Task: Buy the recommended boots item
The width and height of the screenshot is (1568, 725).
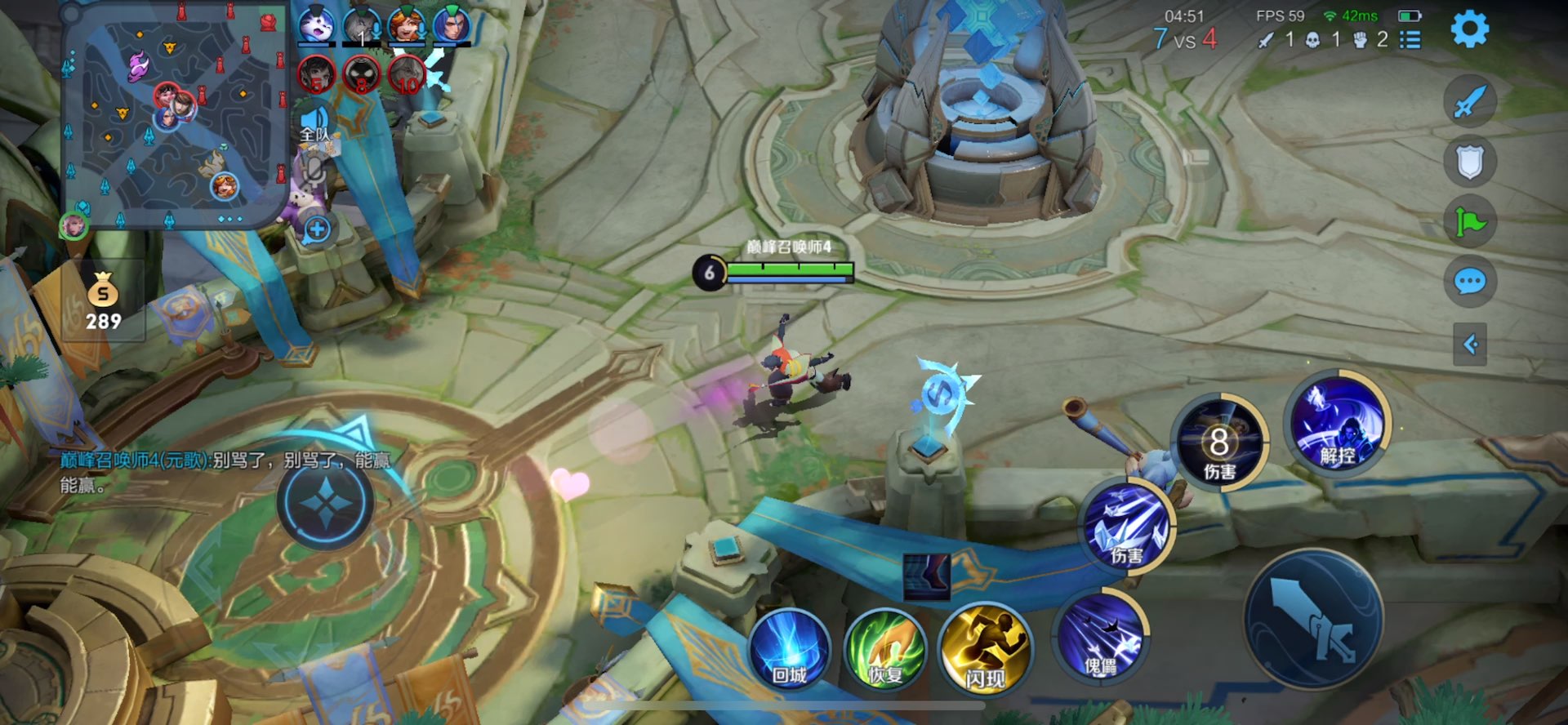Action: pos(927,576)
